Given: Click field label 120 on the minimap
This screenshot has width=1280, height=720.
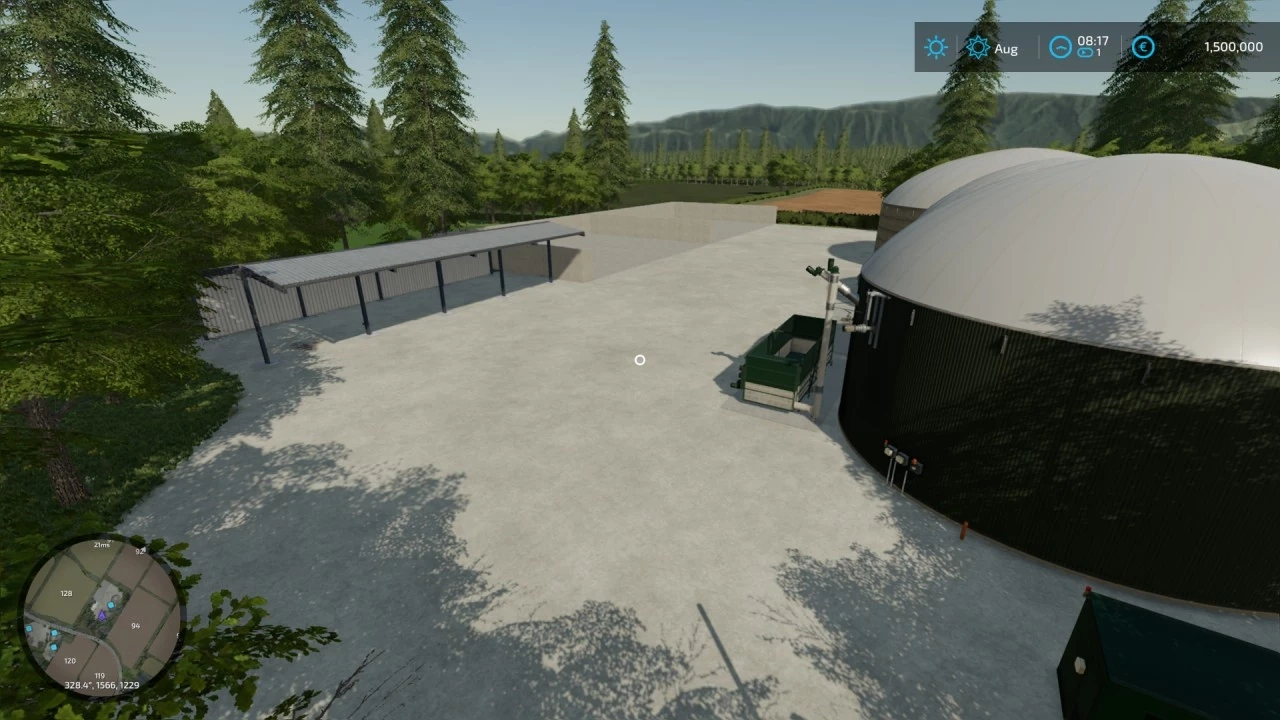Looking at the screenshot, I should pos(70,660).
